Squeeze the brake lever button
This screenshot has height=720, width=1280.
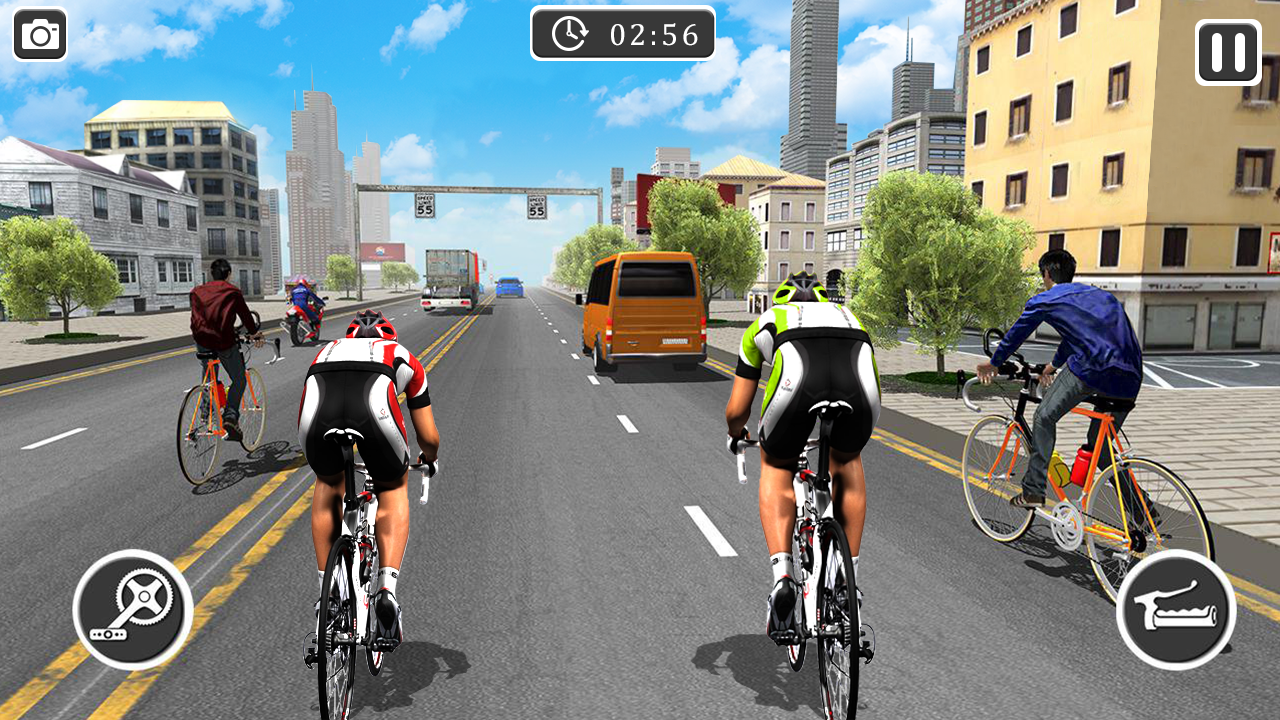click(1176, 609)
